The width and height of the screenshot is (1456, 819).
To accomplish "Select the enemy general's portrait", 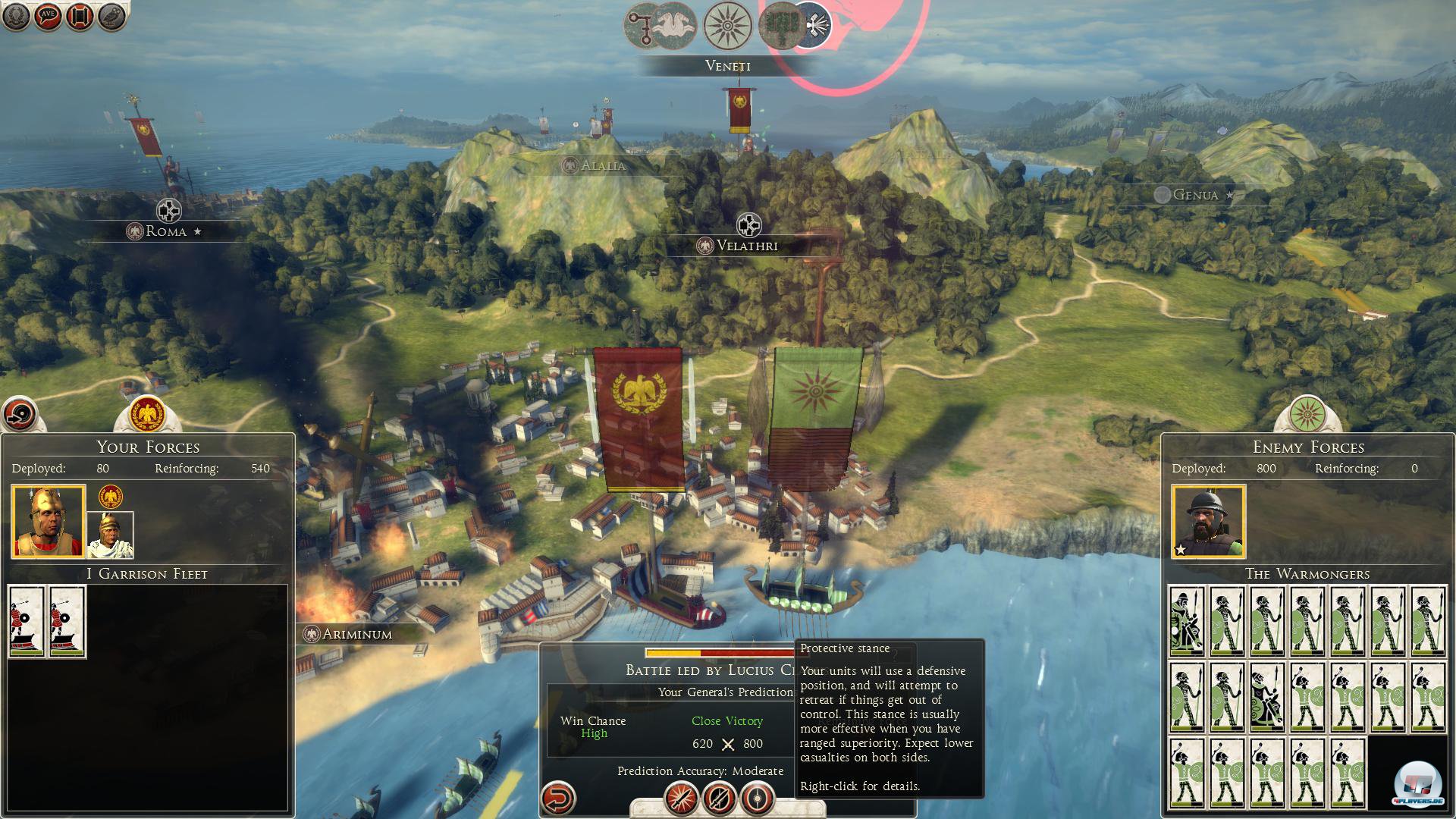I will click(1208, 522).
